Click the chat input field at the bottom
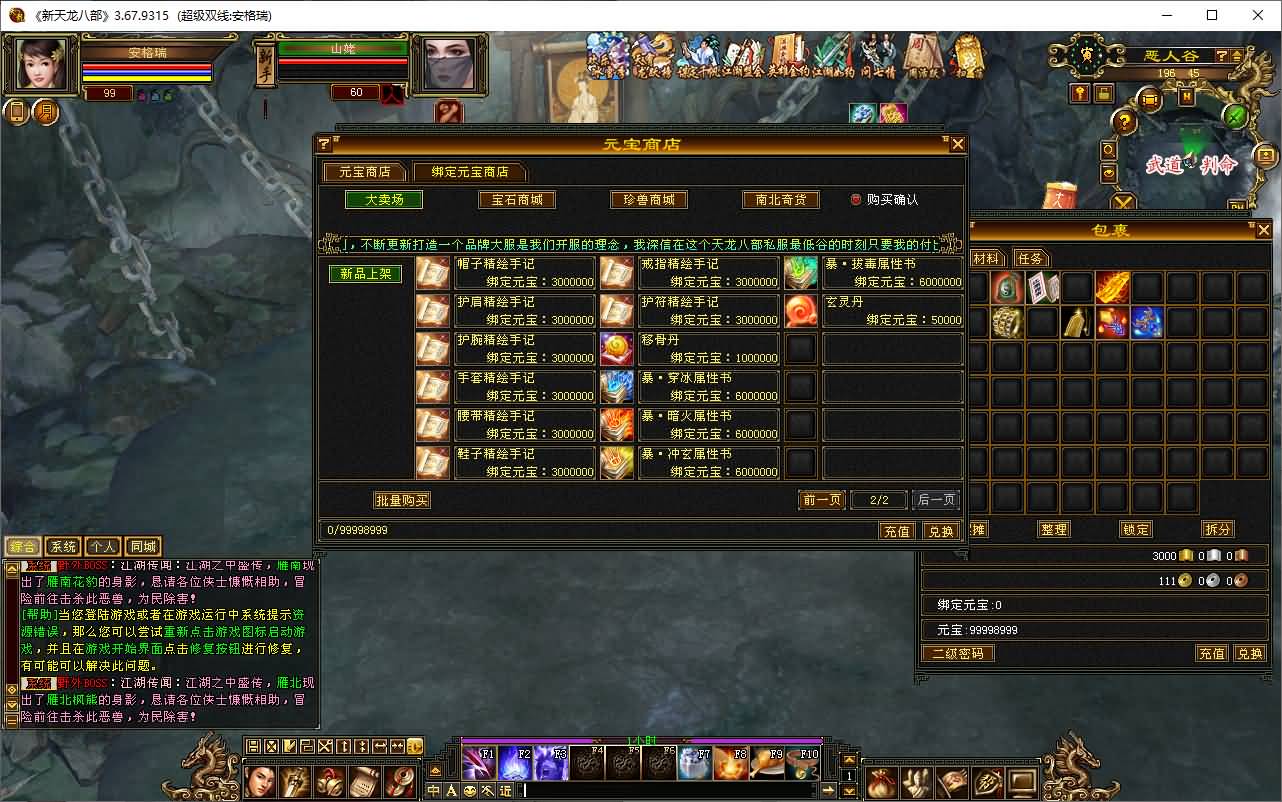This screenshot has height=802, width=1282. [650, 791]
